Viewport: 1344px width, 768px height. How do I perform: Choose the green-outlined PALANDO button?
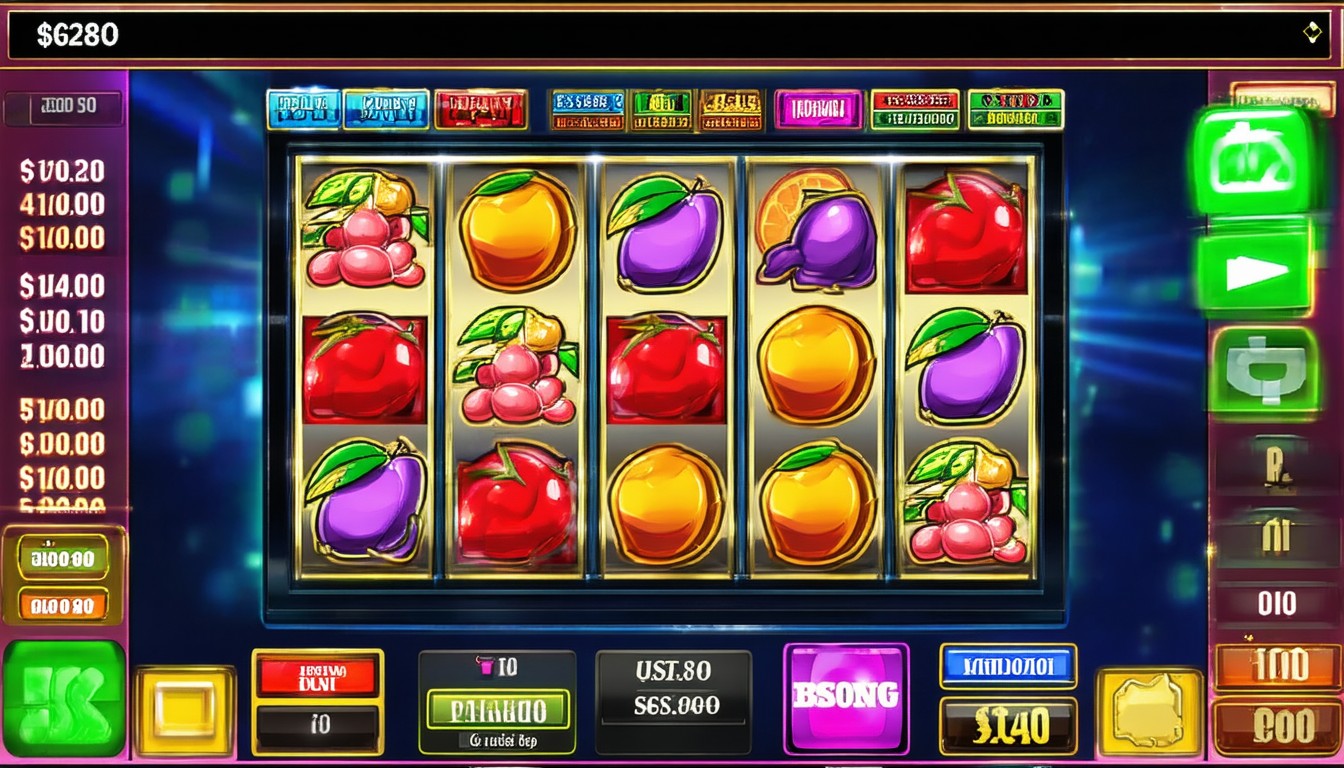497,709
